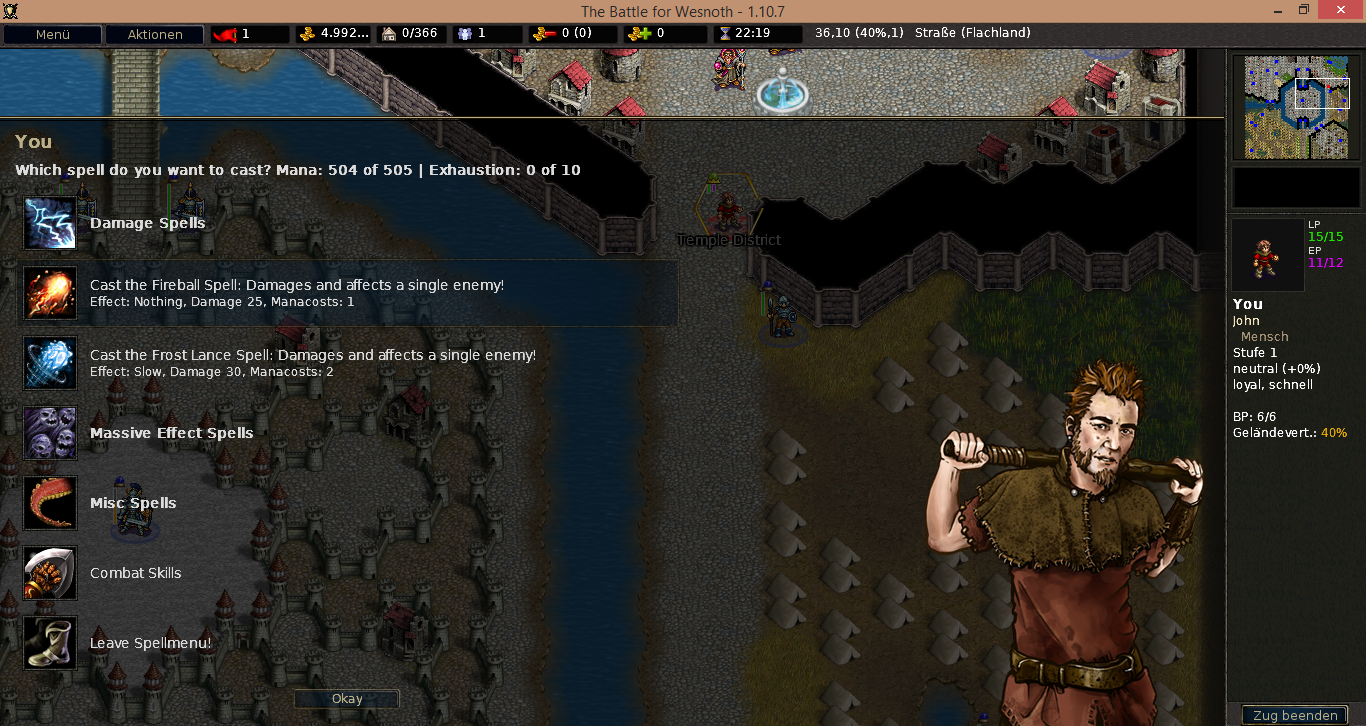Screen dimensions: 1366x726
Task: Select Leave Spellmenu option
Action: 150,643
